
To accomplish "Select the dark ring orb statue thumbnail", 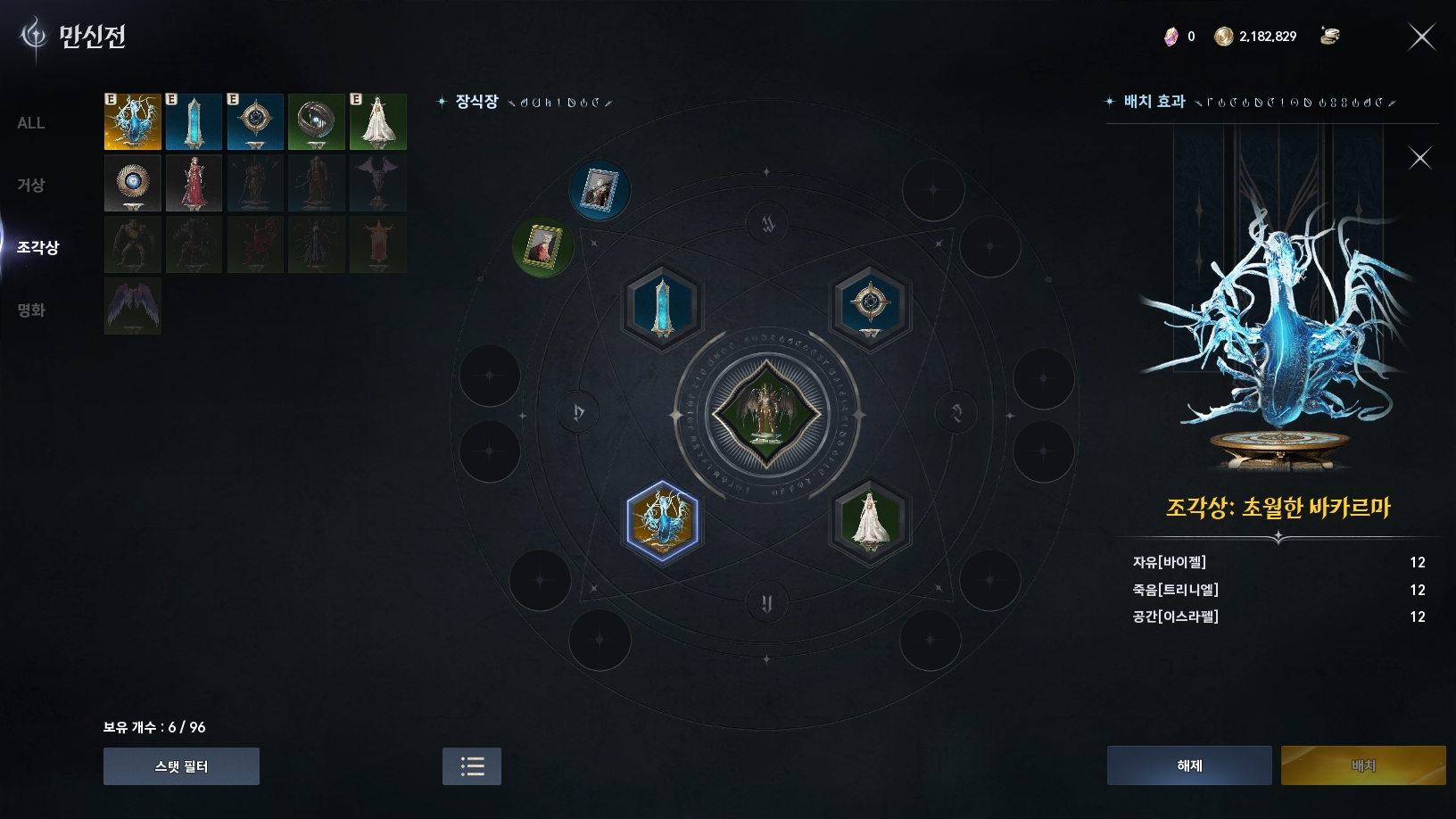I will 317,121.
